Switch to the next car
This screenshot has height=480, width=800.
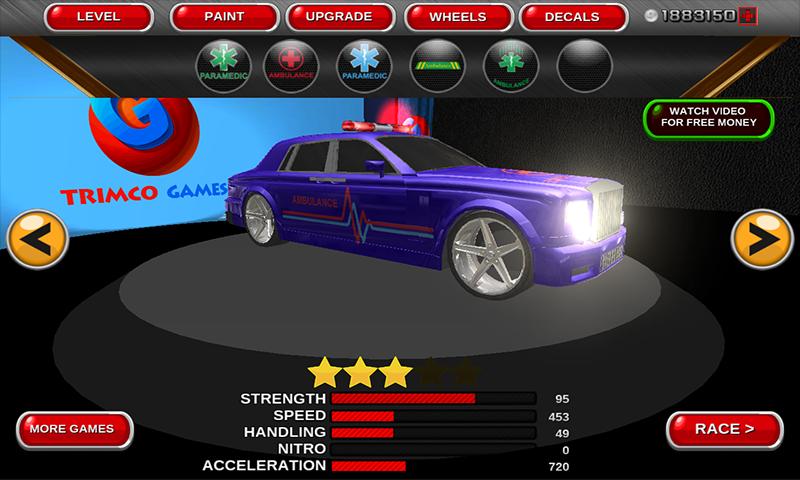(x=762, y=240)
